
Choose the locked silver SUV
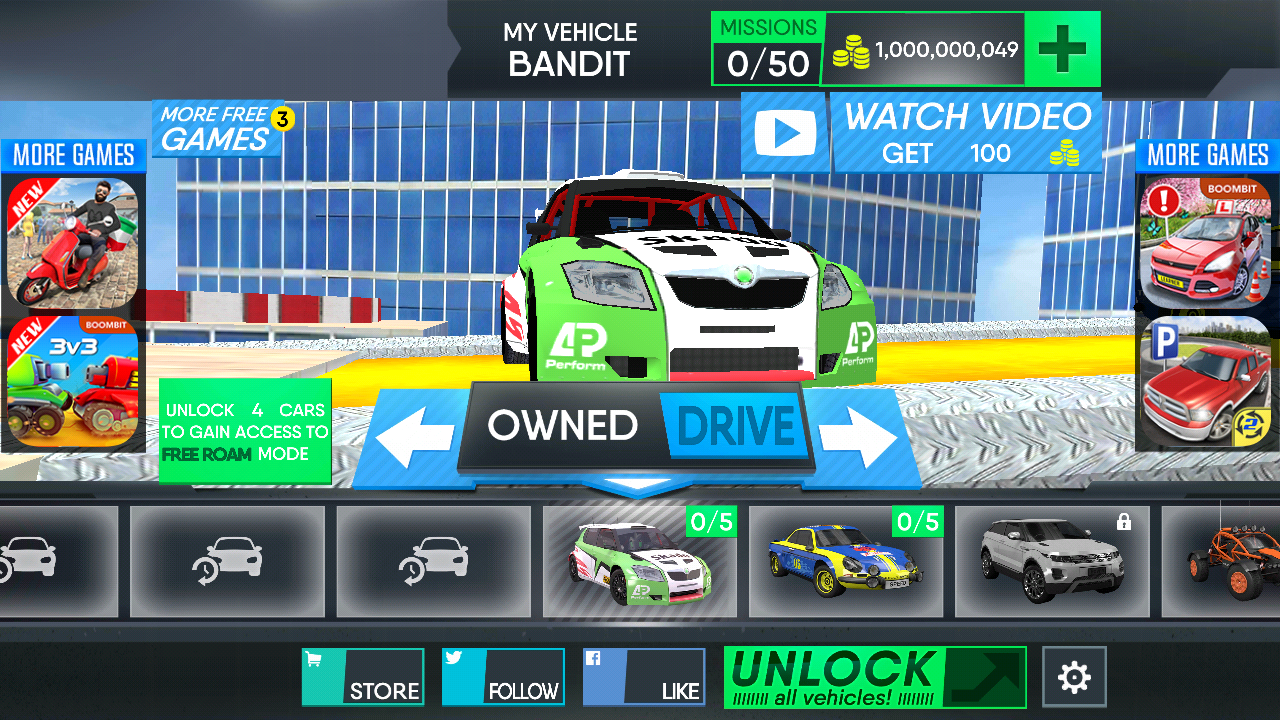tap(1052, 562)
